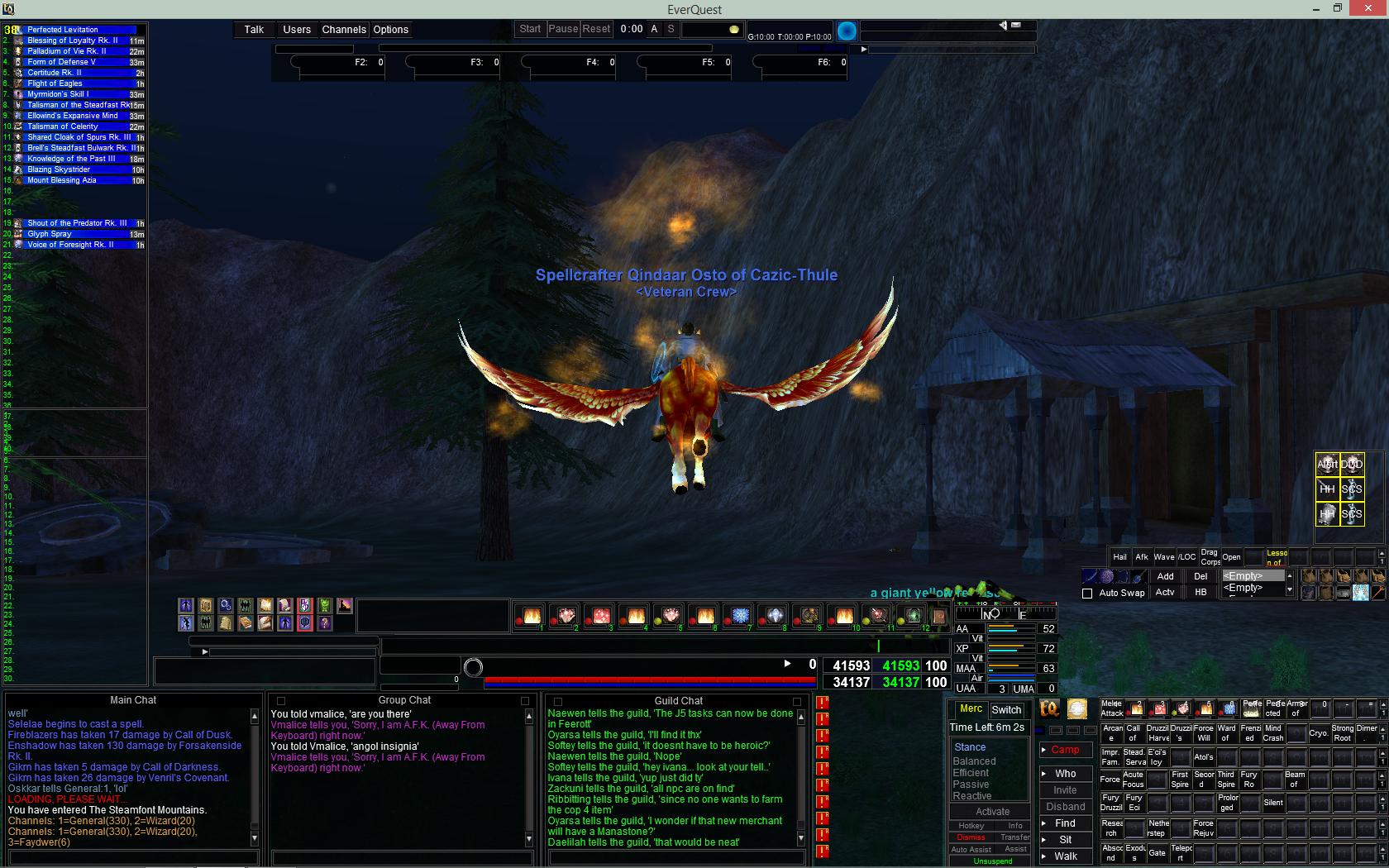
Task: Use the Gate hotbar button
Action: pyautogui.click(x=1157, y=853)
